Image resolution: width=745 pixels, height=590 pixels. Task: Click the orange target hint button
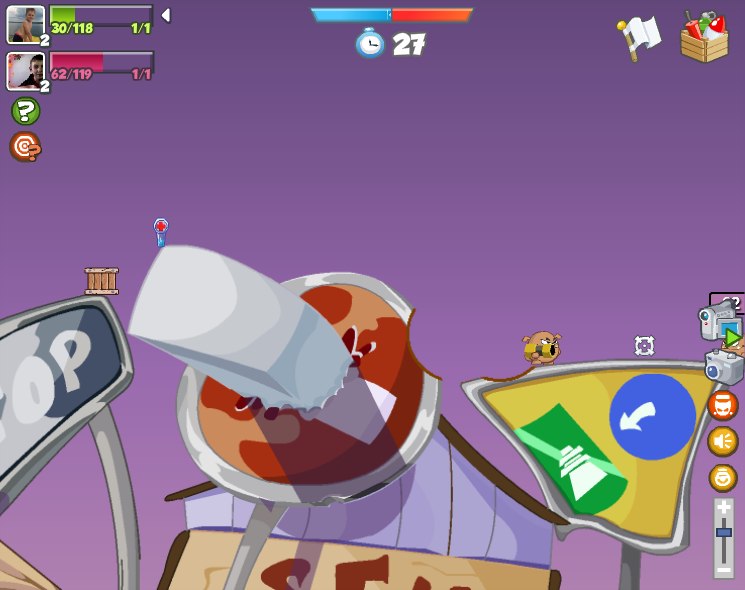(x=25, y=147)
